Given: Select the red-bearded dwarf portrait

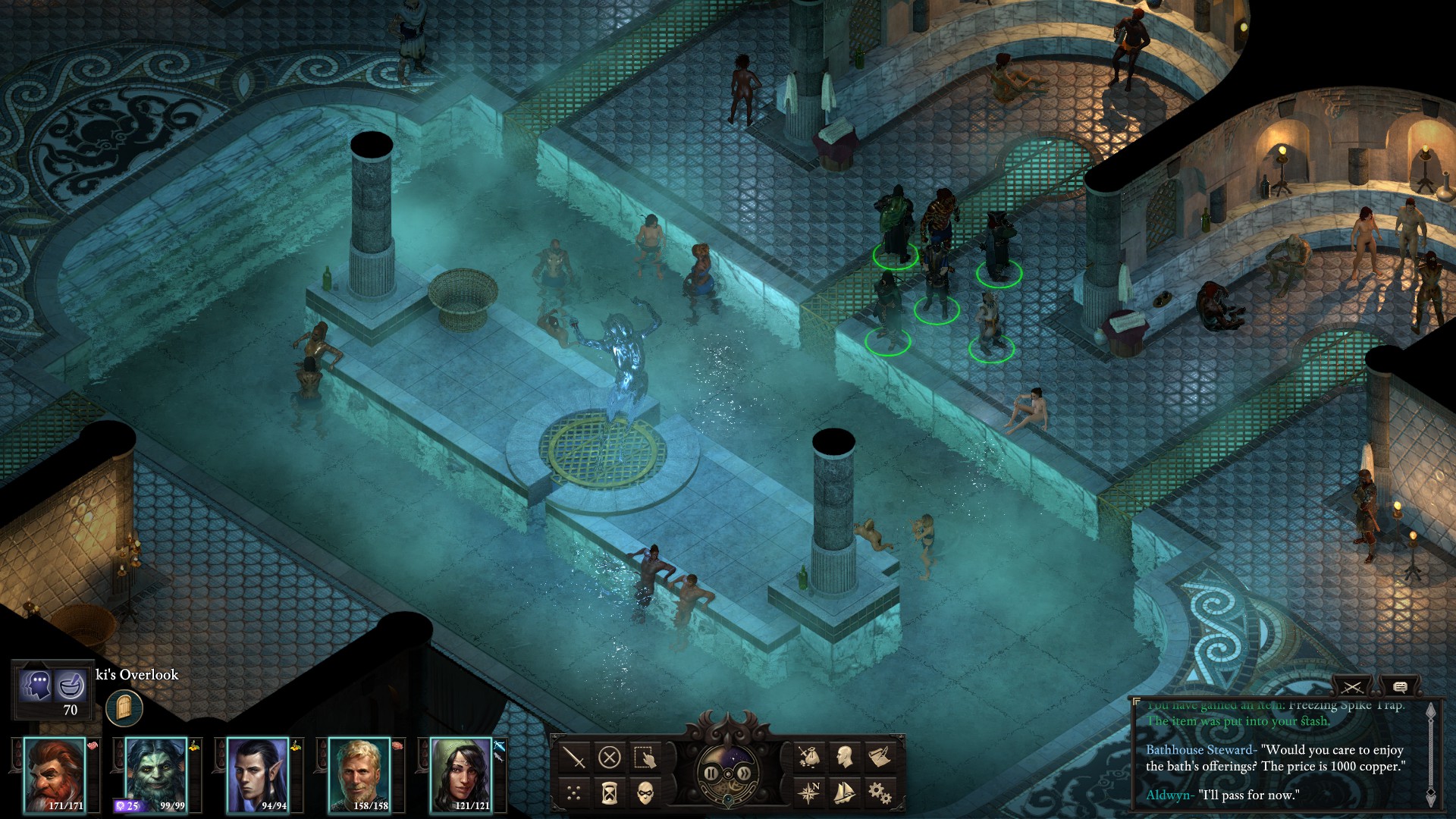Looking at the screenshot, I should click(x=55, y=773).
